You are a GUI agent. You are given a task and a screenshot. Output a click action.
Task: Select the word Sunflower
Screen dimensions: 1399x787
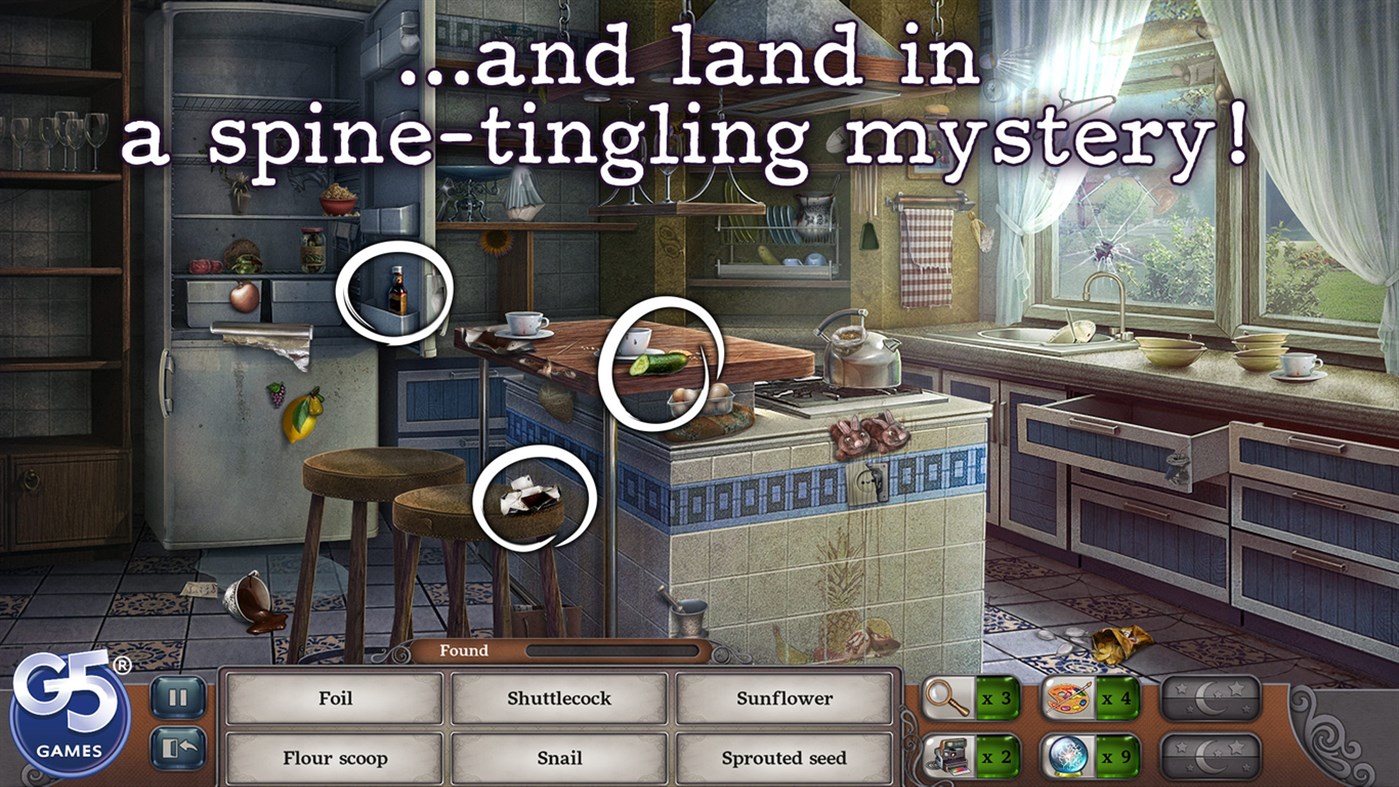[785, 699]
